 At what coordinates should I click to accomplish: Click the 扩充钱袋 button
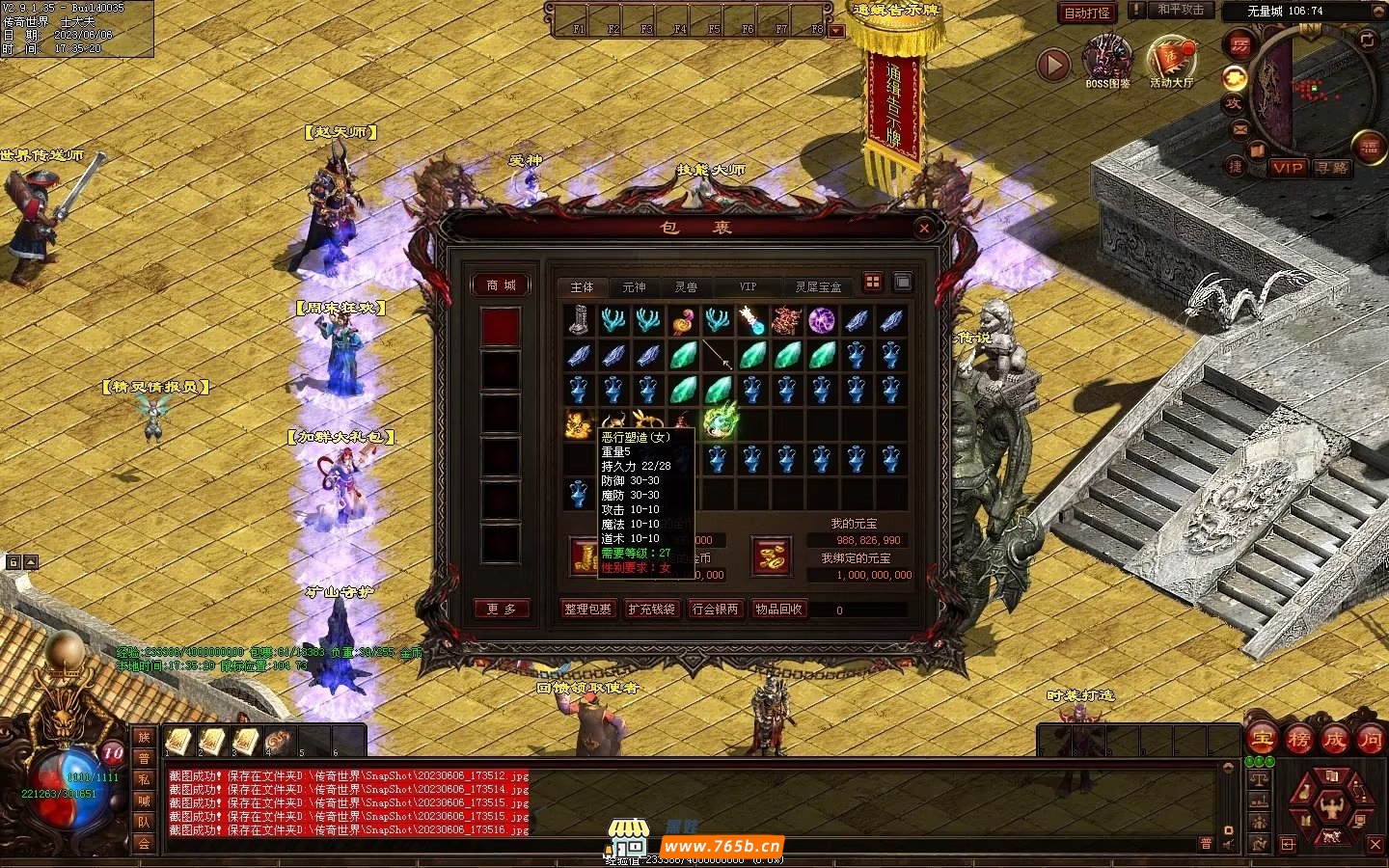click(652, 610)
